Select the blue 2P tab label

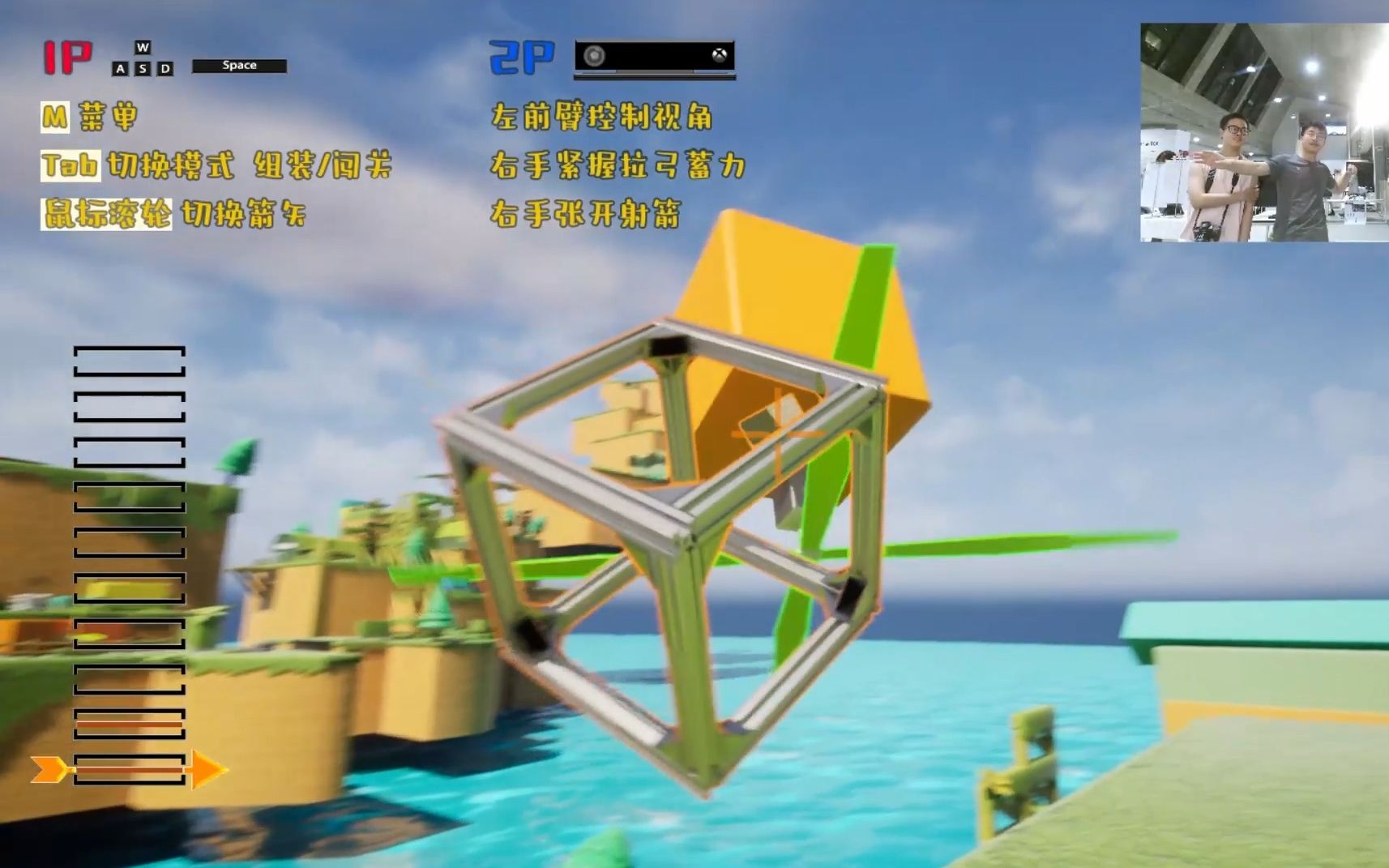[x=523, y=57]
